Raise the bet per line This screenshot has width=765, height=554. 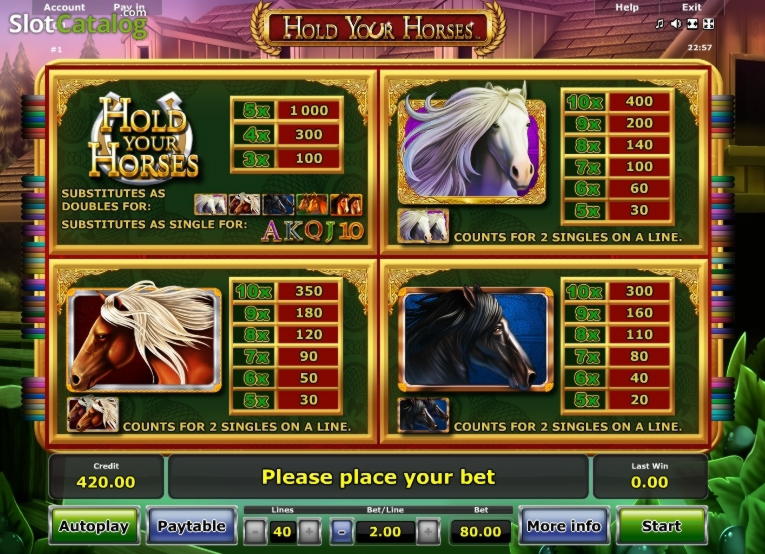pos(429,531)
